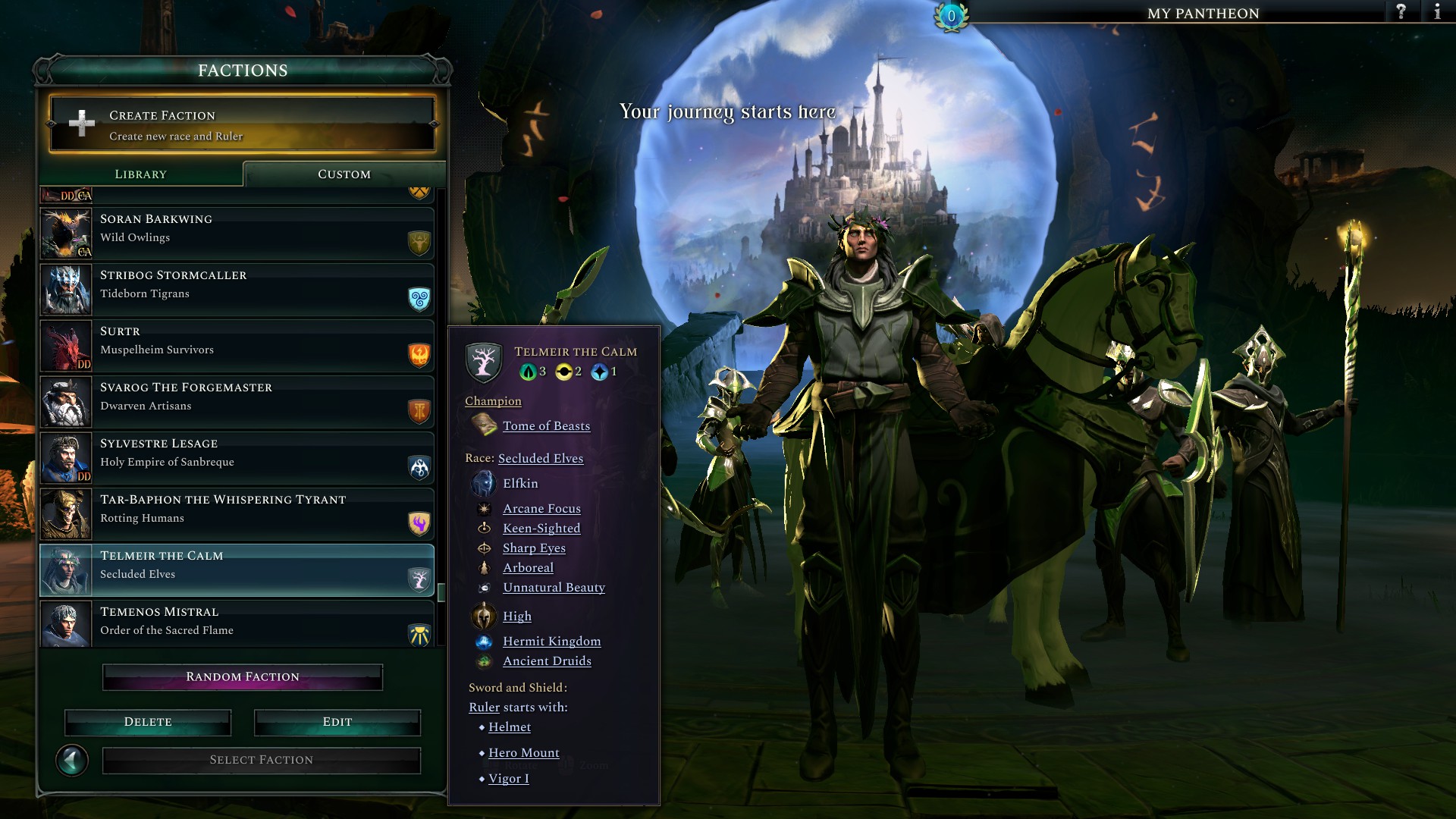Open My Pantheon panel
This screenshot has height=819, width=1456.
[1203, 14]
